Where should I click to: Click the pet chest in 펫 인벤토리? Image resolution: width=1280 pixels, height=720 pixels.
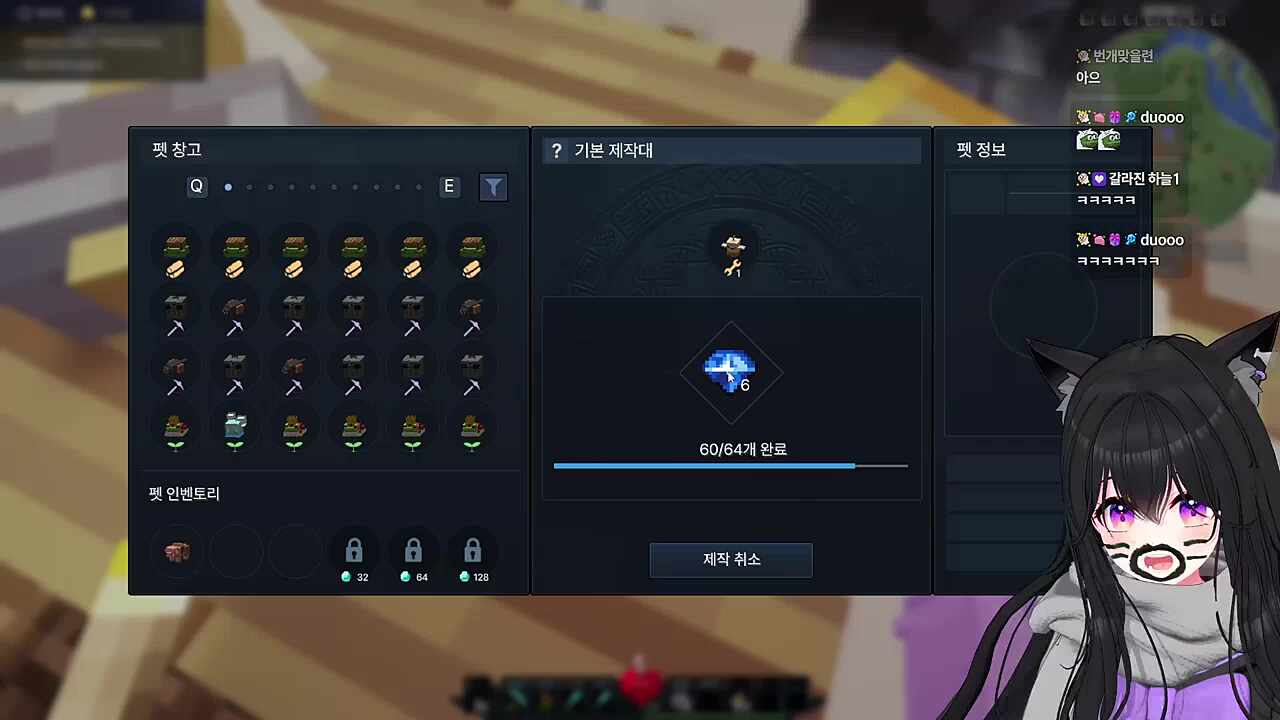click(177, 551)
